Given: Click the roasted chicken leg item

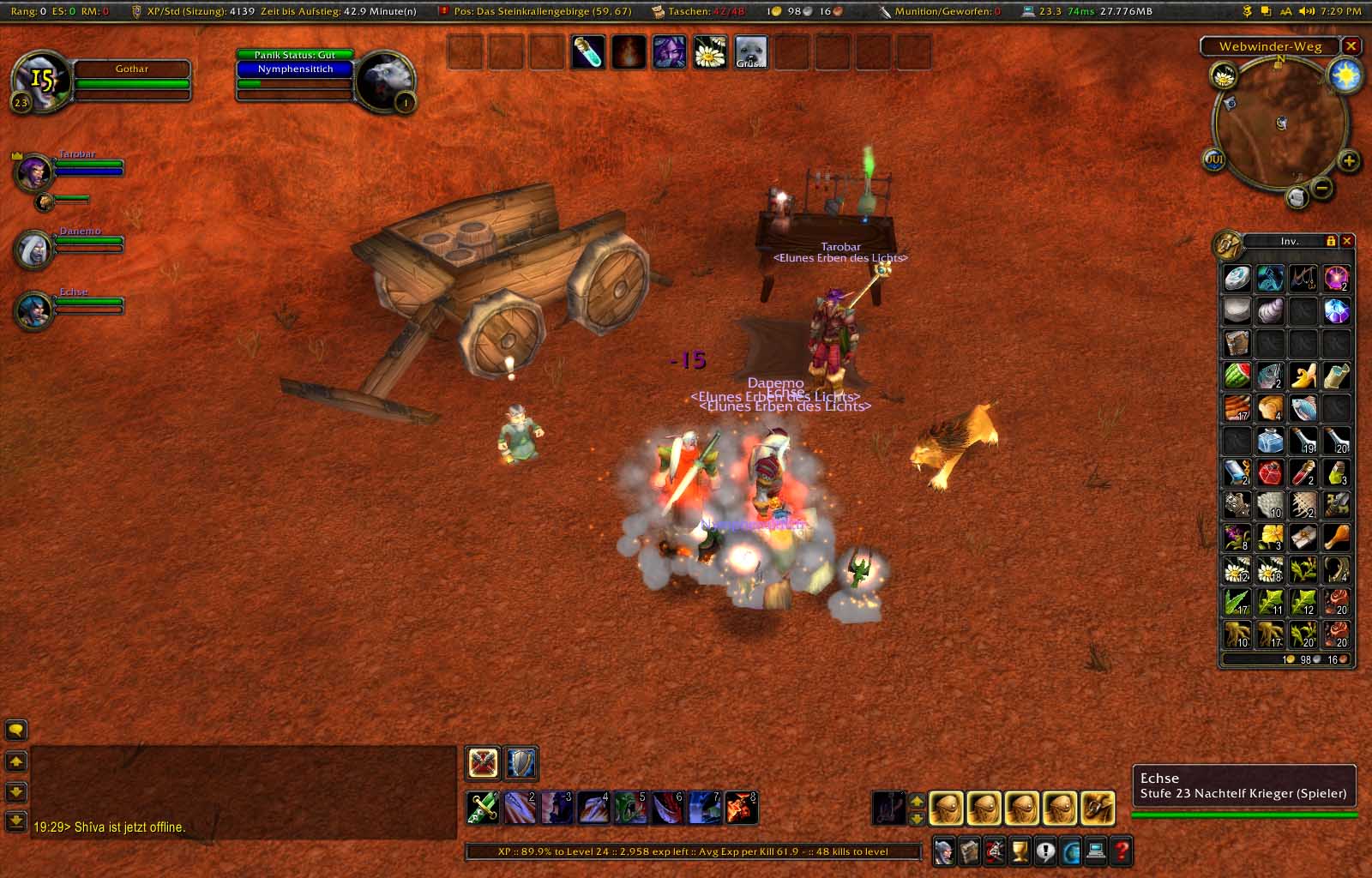Looking at the screenshot, I should pyautogui.click(x=1336, y=538).
